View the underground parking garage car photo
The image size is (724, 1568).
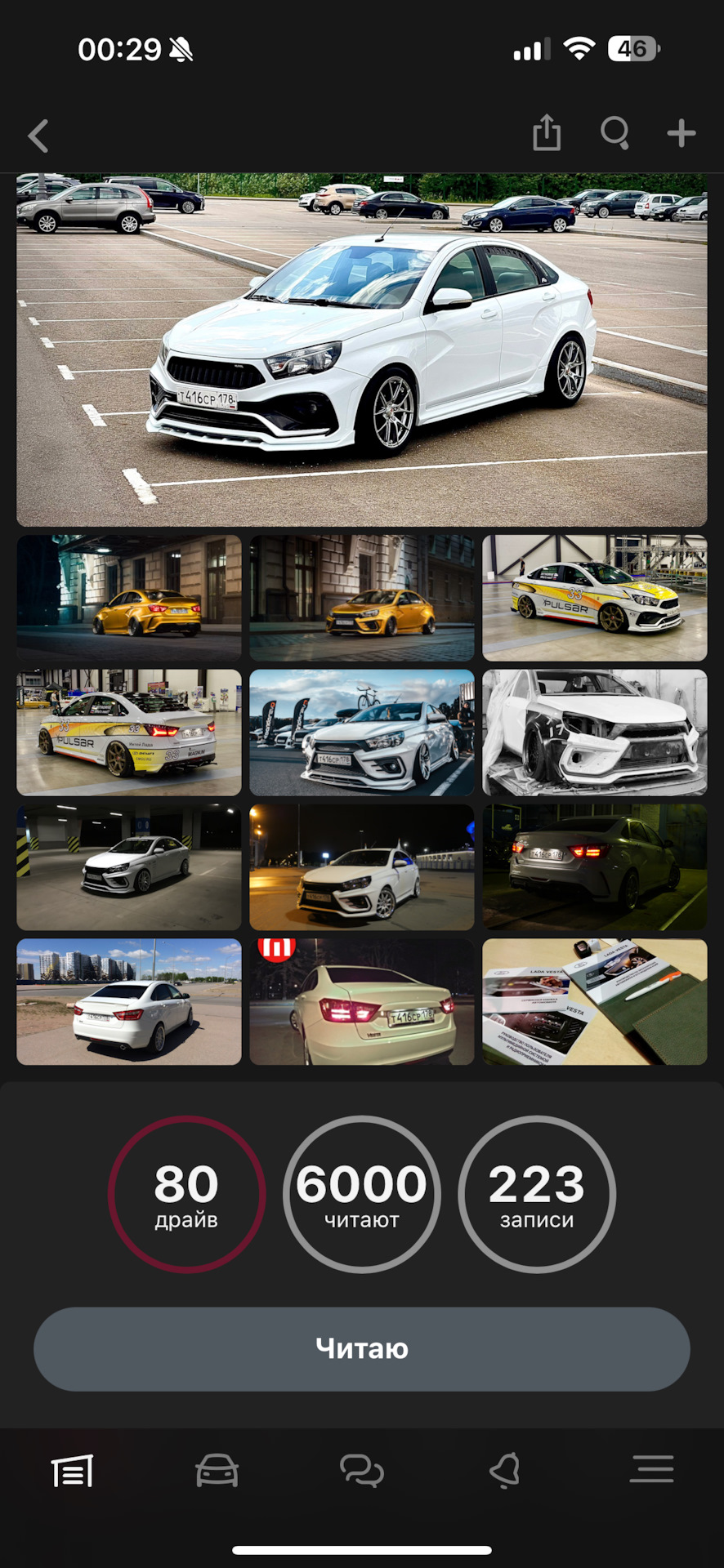[129, 867]
